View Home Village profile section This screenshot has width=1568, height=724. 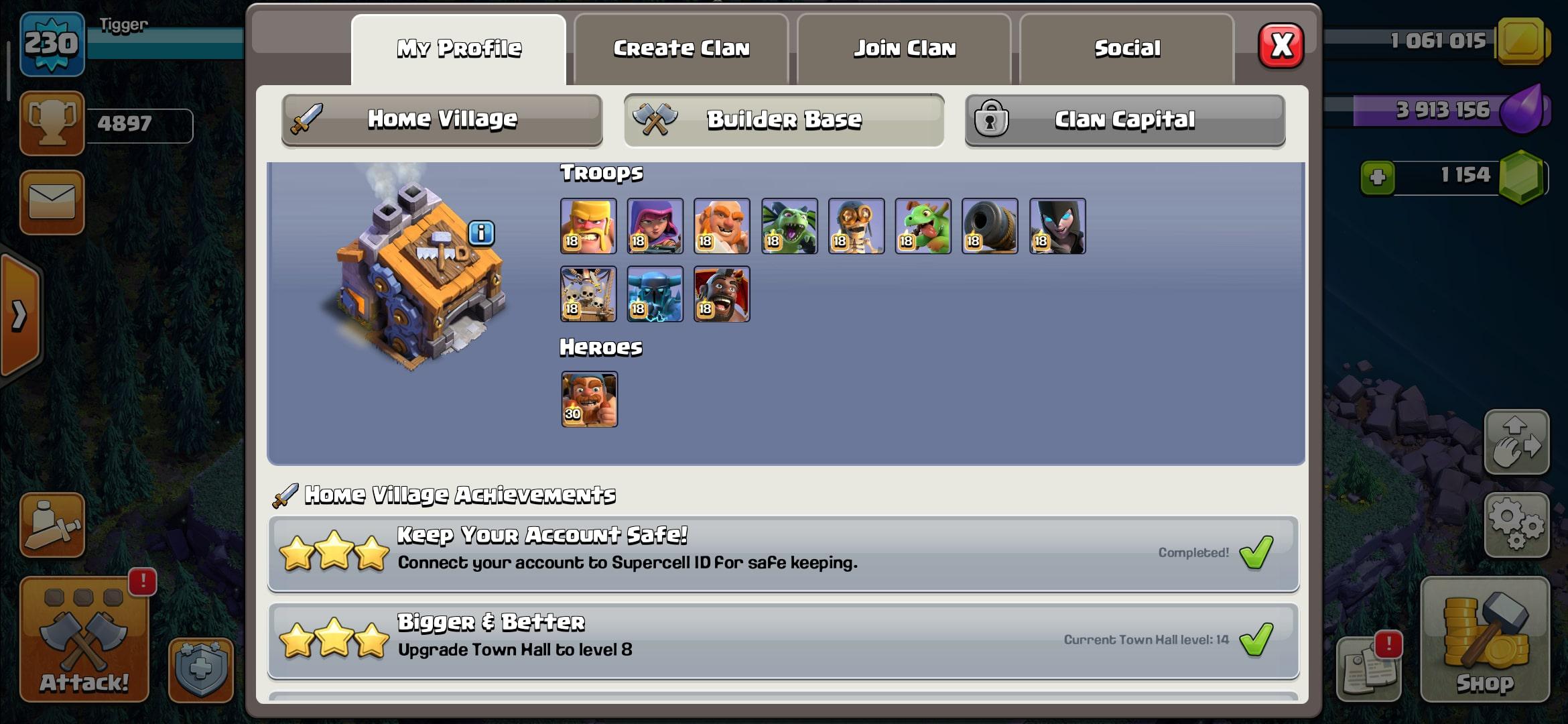(442, 120)
